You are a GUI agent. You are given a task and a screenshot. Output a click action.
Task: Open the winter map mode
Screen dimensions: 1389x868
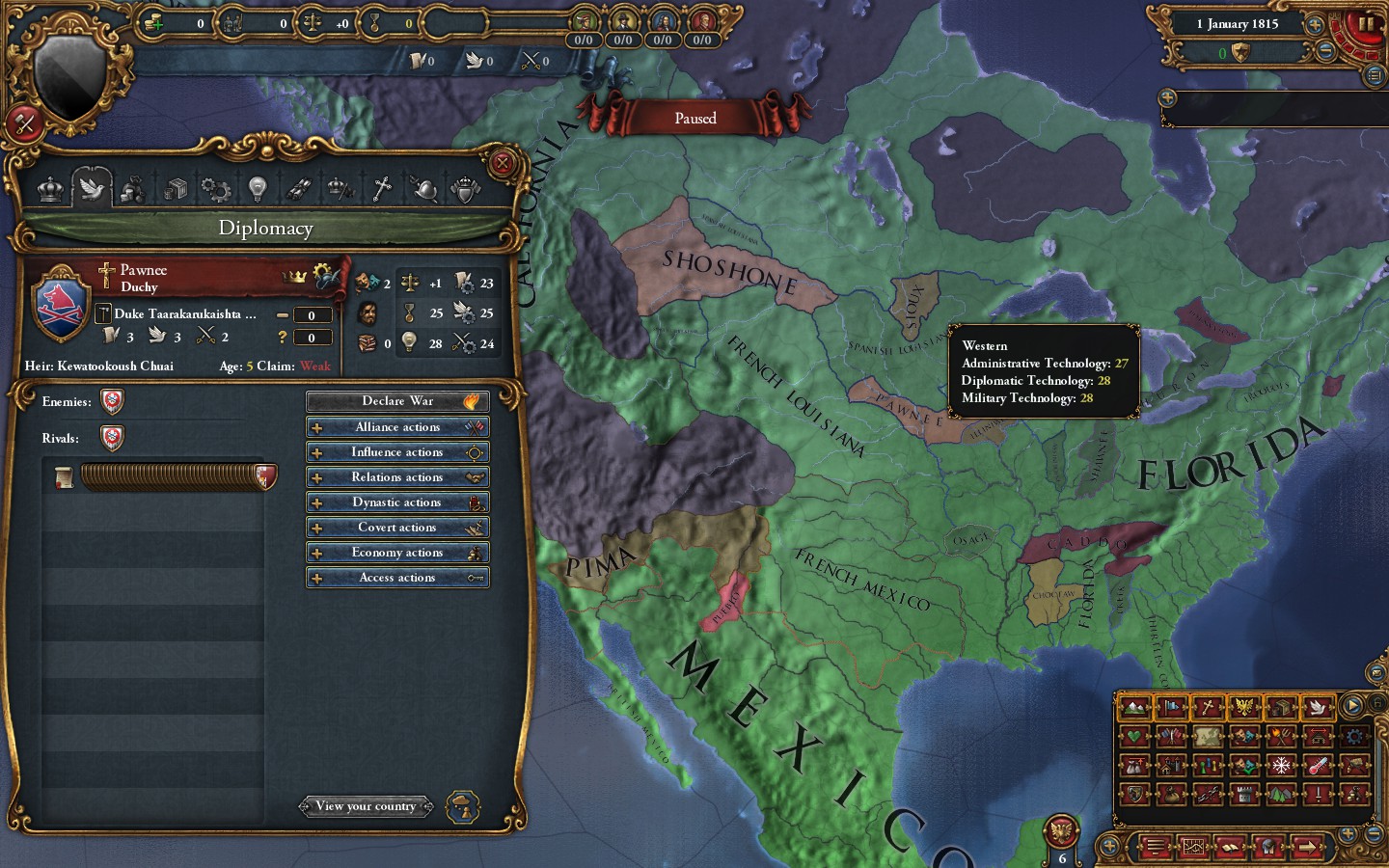point(1281,766)
